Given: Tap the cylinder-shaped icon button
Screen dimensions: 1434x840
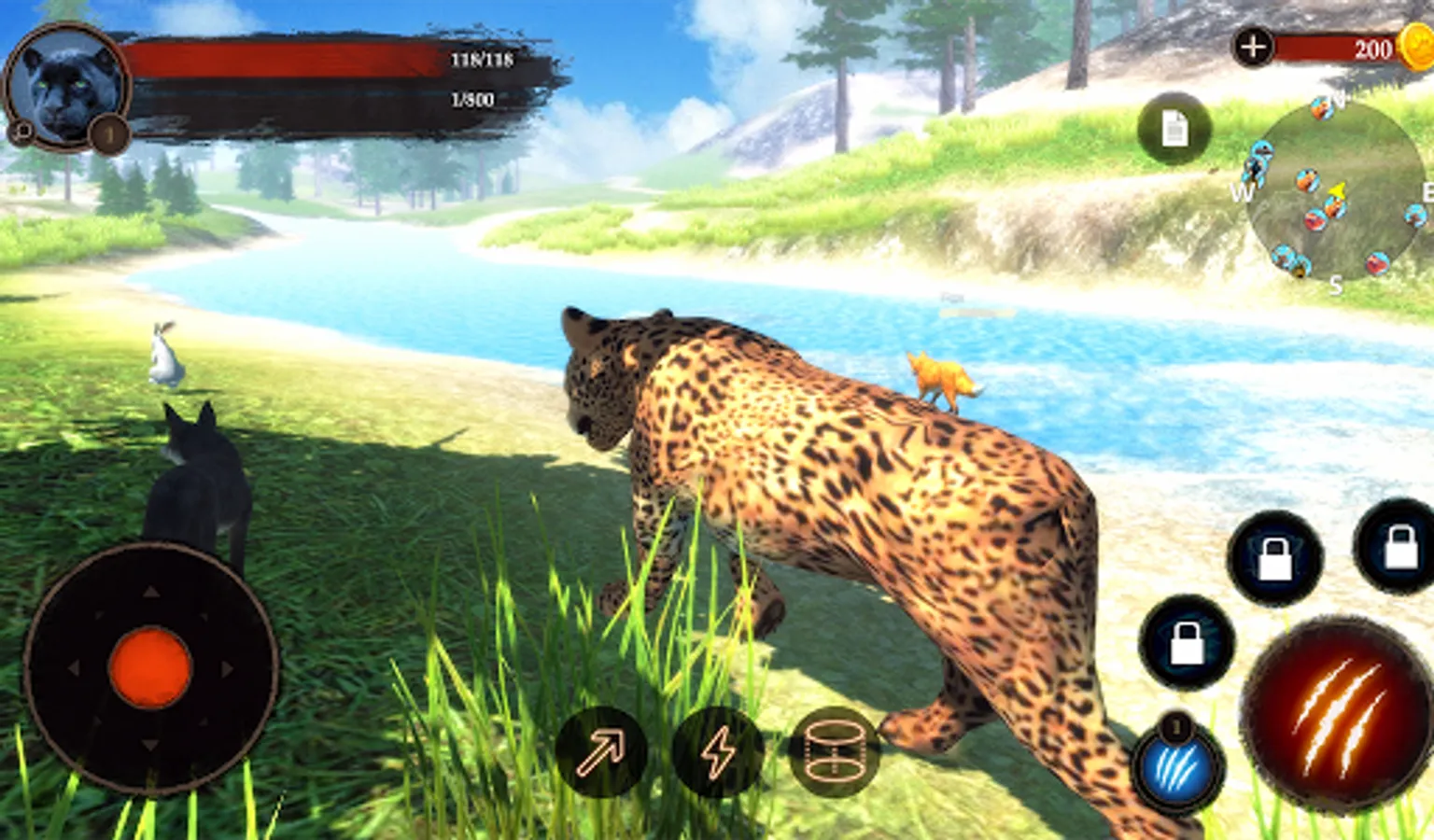Looking at the screenshot, I should (x=833, y=752).
